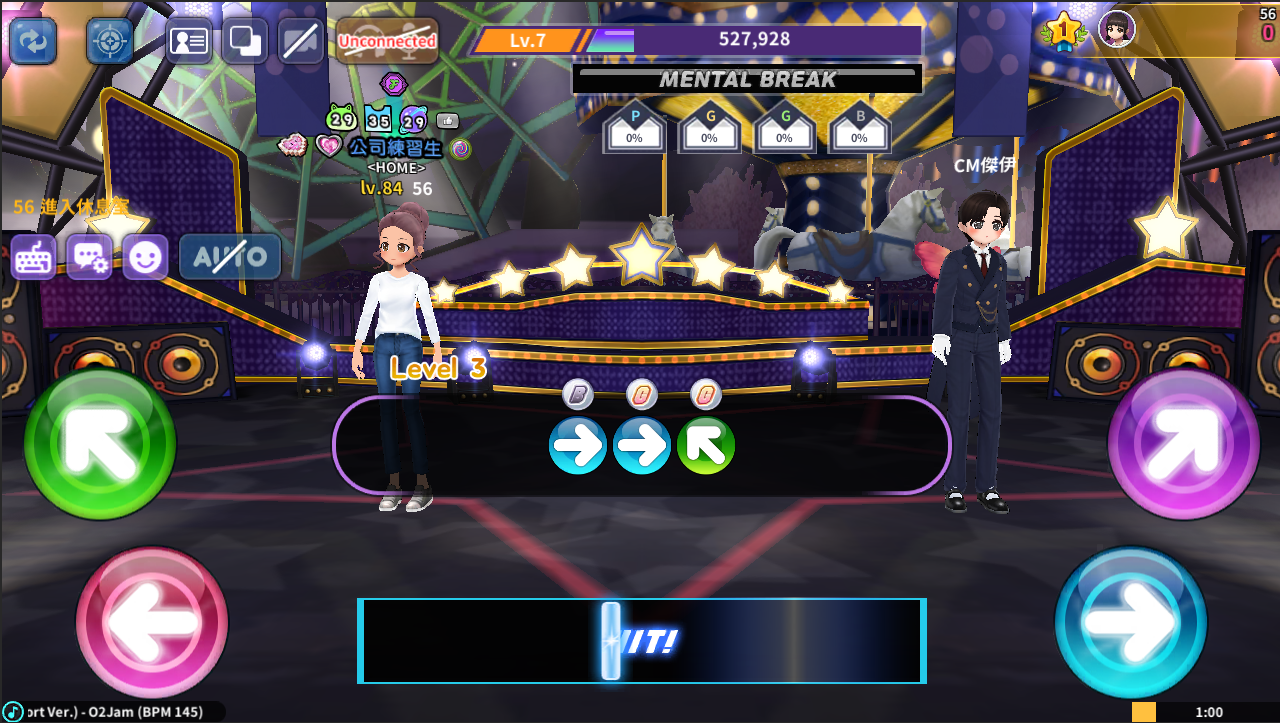The width and height of the screenshot is (1280, 723).
Task: Tap the cyan right arrow button
Action: [x=1131, y=623]
